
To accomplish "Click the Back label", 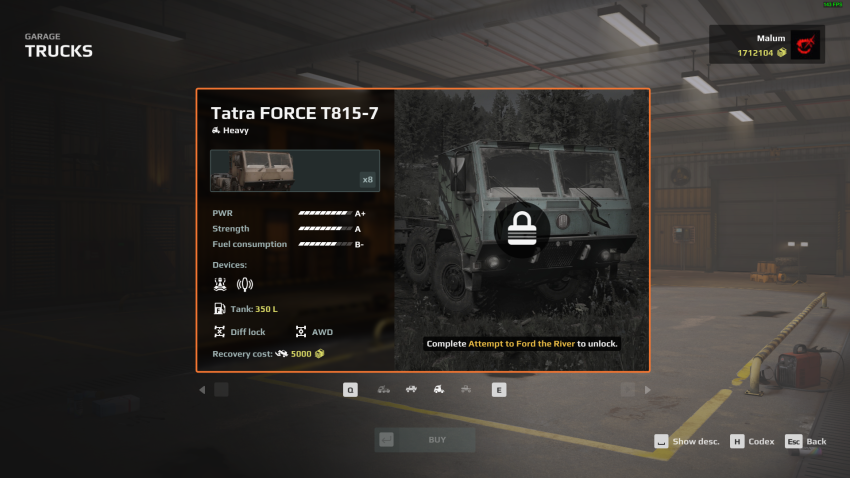I will click(x=816, y=442).
